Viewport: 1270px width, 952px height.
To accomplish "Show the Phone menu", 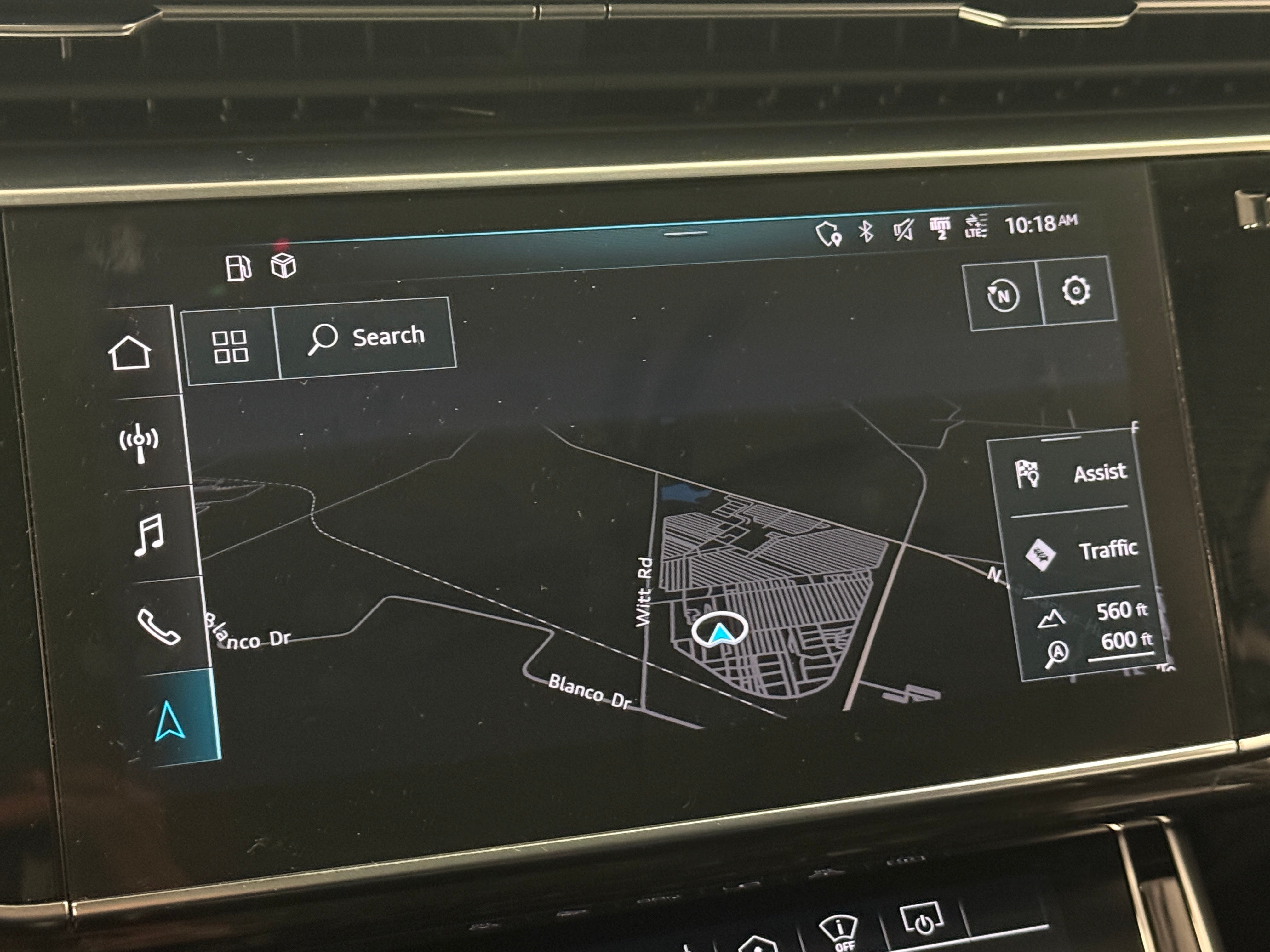I will pyautogui.click(x=158, y=626).
